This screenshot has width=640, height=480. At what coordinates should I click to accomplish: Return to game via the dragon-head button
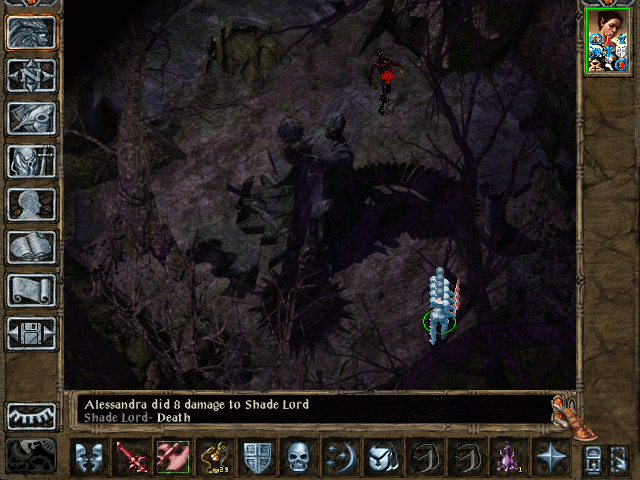31,32
